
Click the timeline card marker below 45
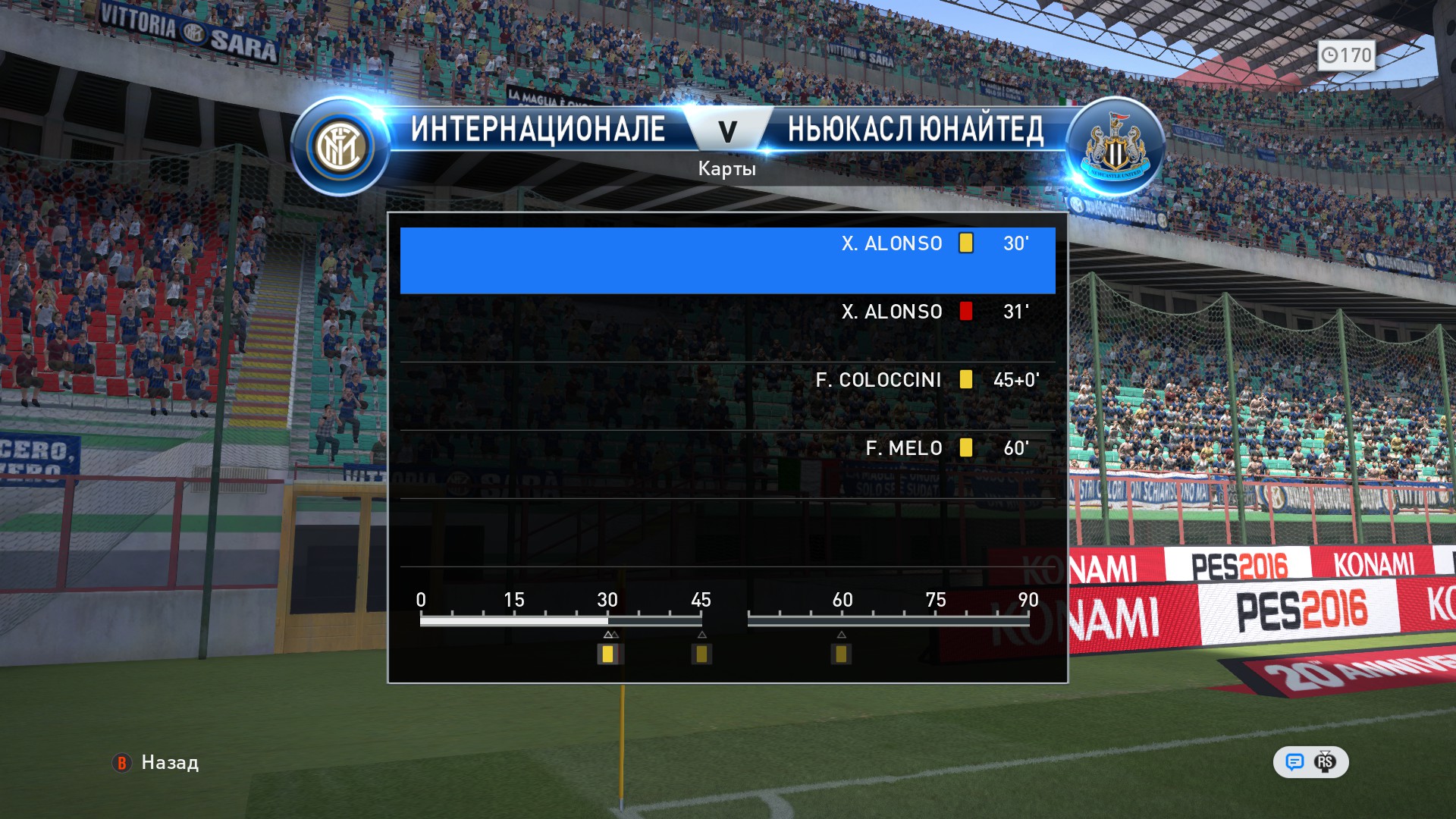click(x=701, y=654)
